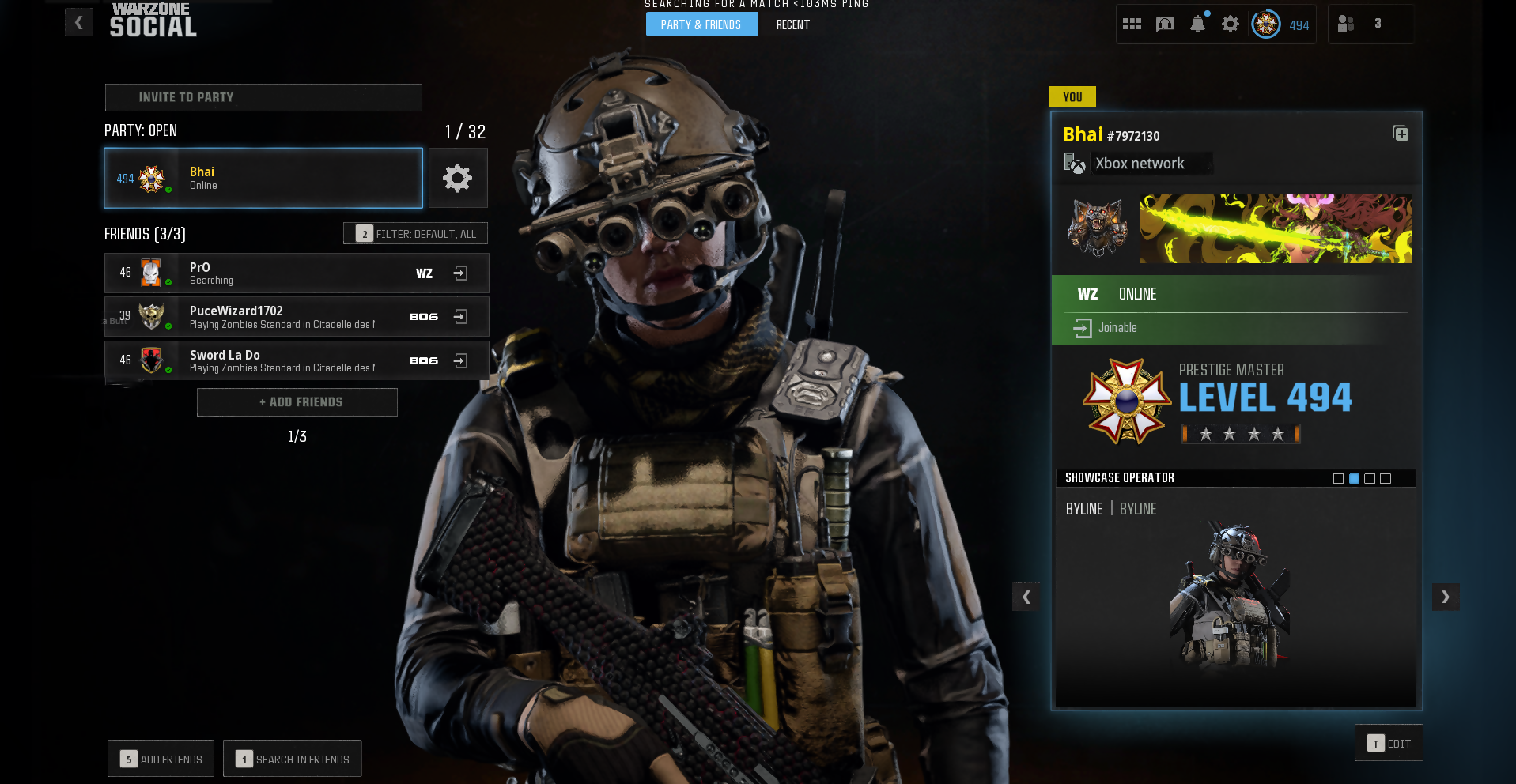Go back using the top-left arrow

coord(78,23)
